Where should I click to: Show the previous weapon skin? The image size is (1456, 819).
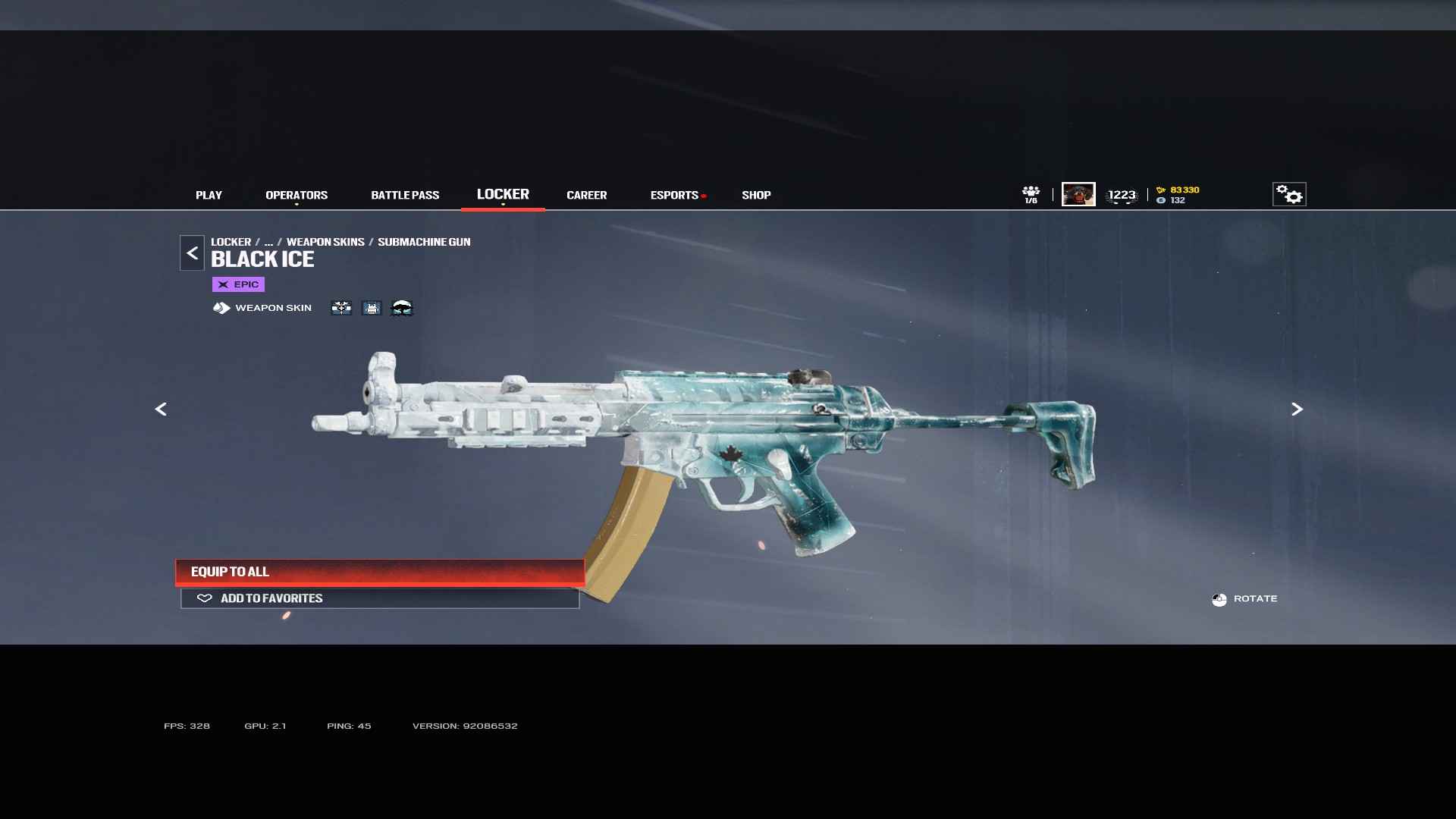(161, 409)
